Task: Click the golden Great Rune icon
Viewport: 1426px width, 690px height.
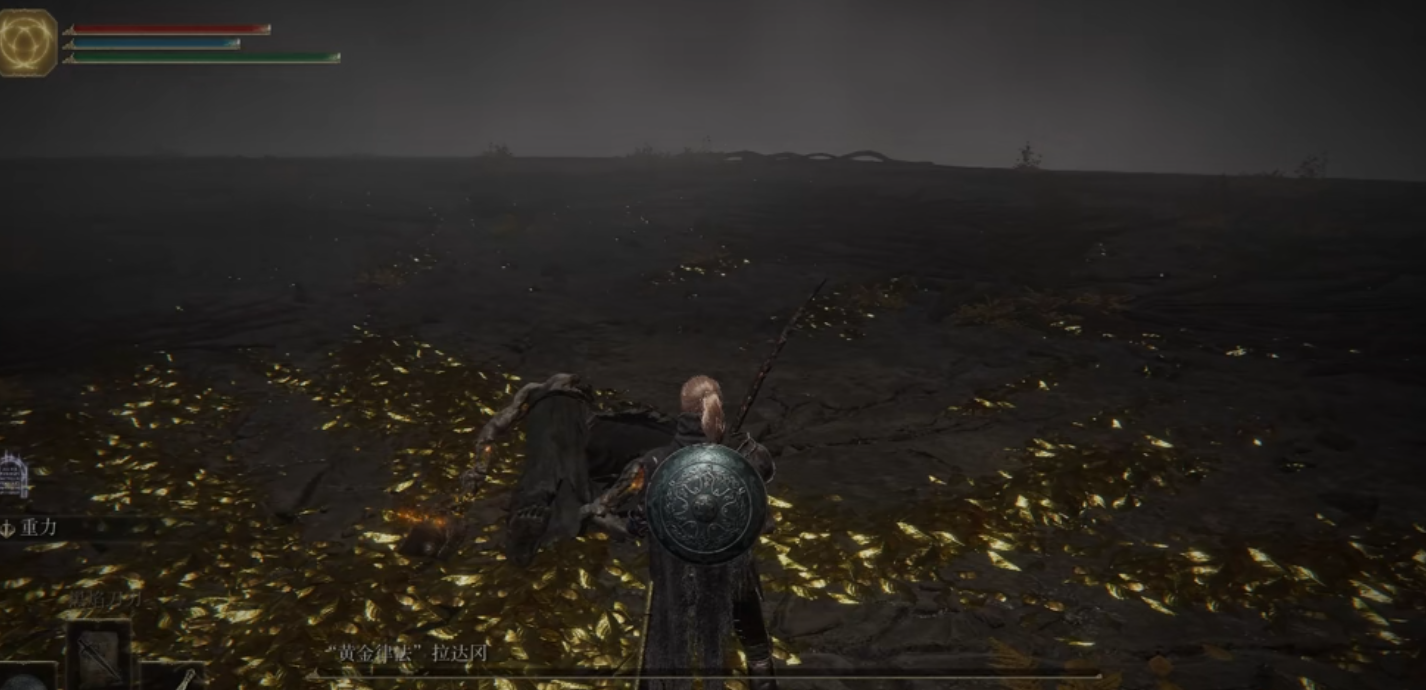Action: 27,43
